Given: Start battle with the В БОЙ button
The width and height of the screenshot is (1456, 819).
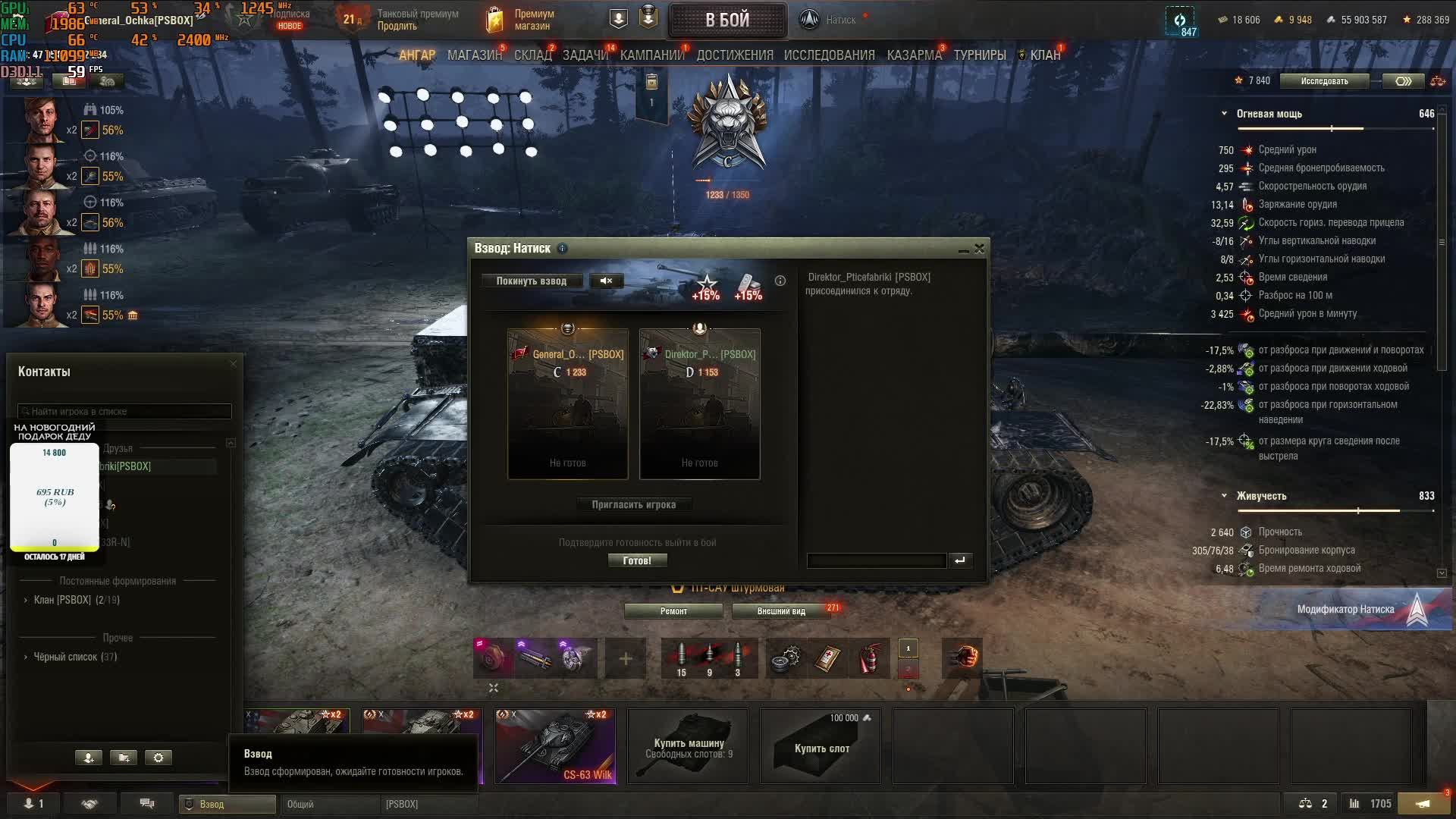Looking at the screenshot, I should tap(726, 20).
